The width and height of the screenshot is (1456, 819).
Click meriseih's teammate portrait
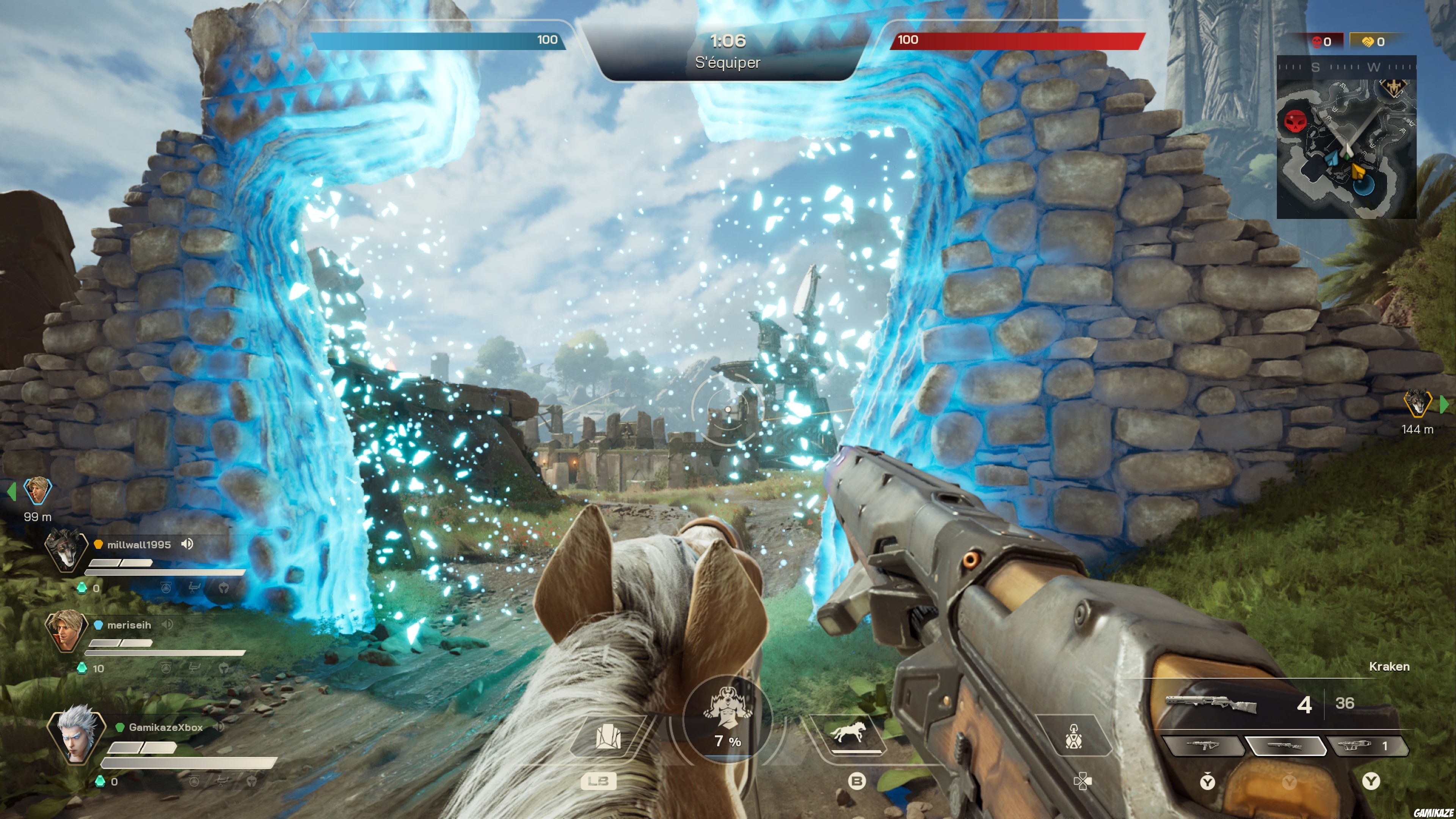click(66, 630)
